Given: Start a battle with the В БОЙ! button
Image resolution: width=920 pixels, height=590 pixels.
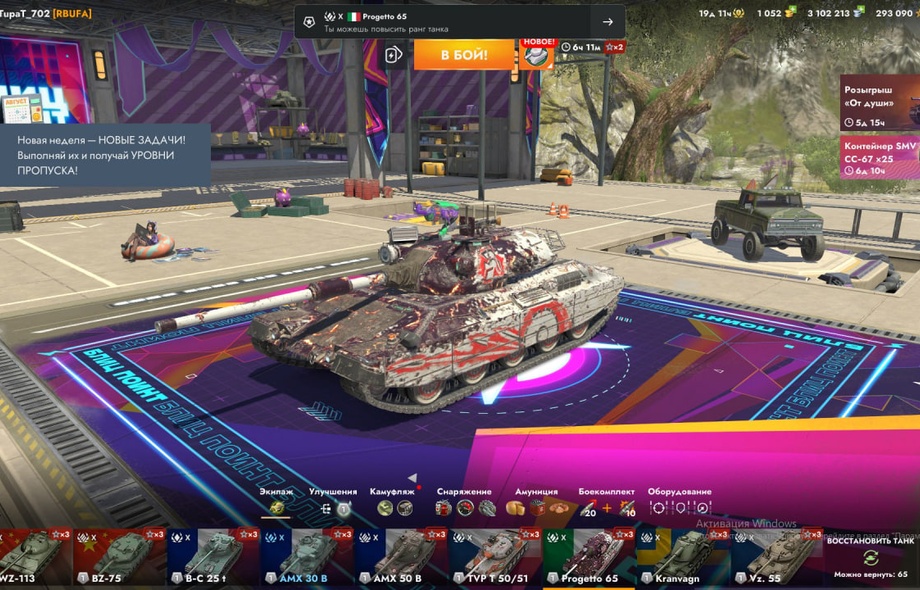Looking at the screenshot, I should (x=465, y=54).
